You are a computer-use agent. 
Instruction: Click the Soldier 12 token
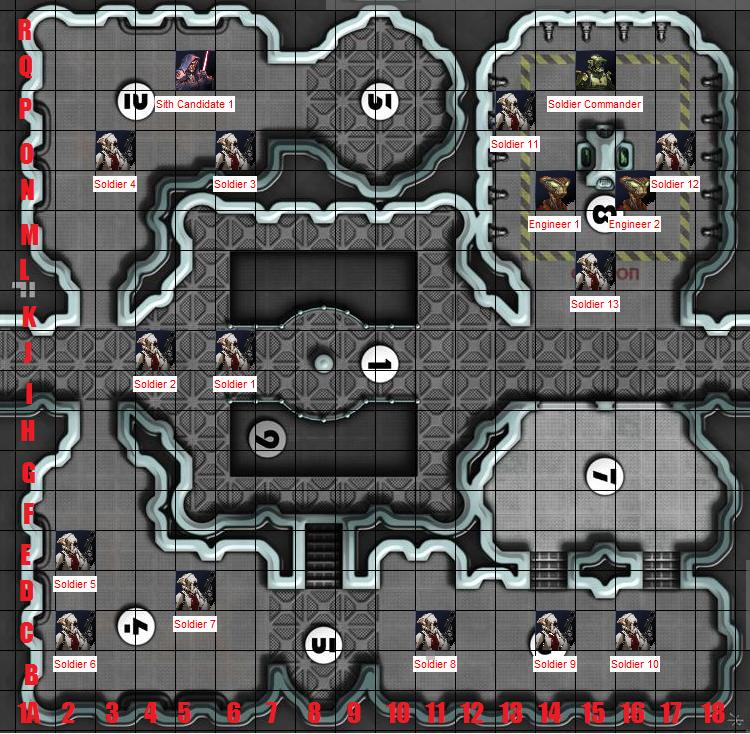point(675,150)
